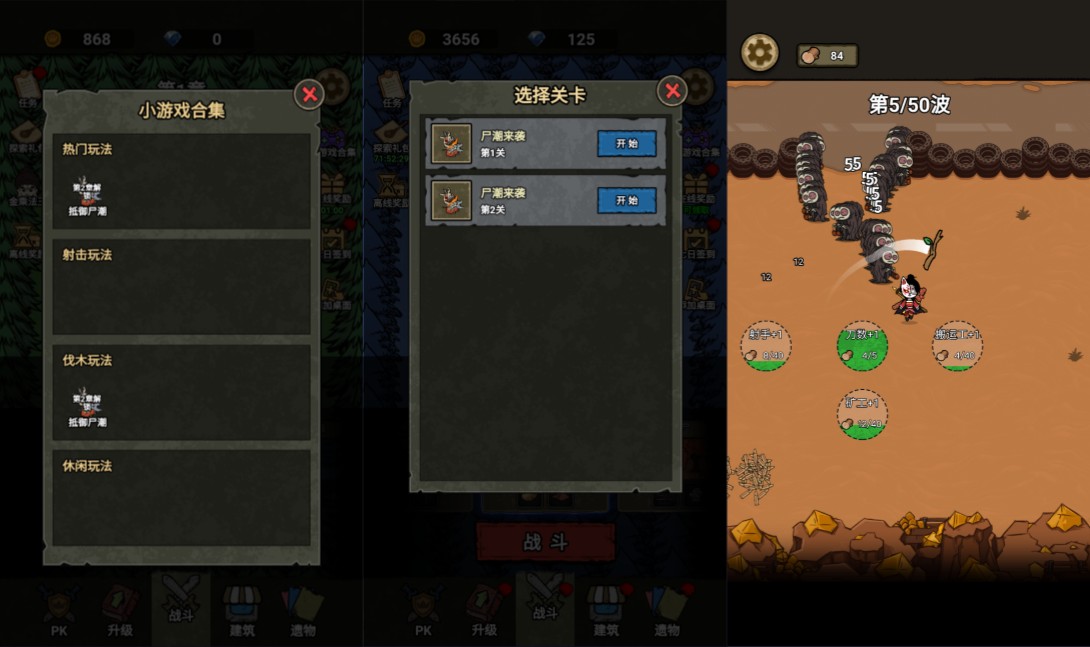Close the 小游戏合集 window
Image resolution: width=1090 pixels, height=647 pixels.
309,94
